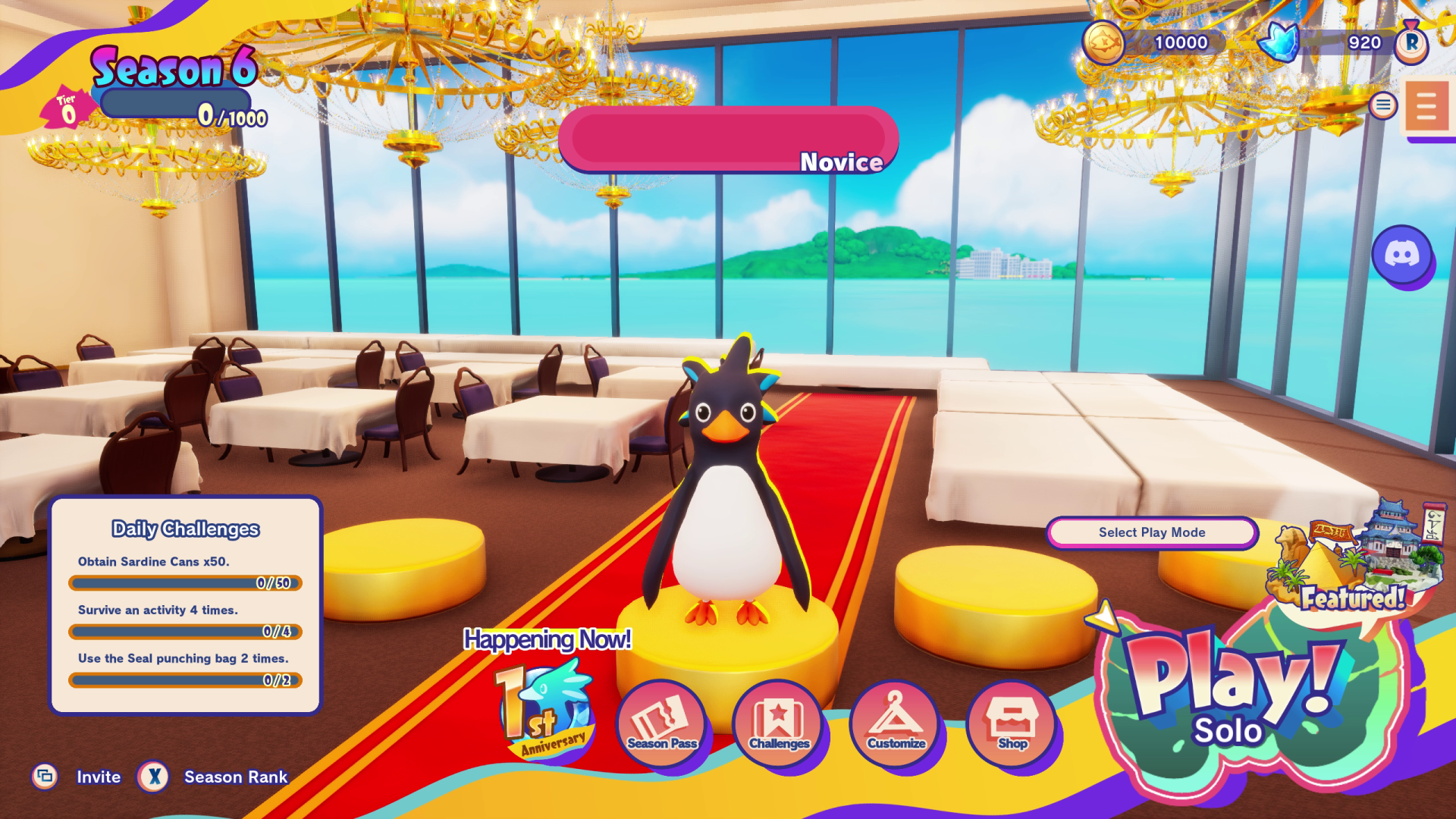Click the gold coin currency icon
The image size is (1456, 819).
click(x=1103, y=42)
